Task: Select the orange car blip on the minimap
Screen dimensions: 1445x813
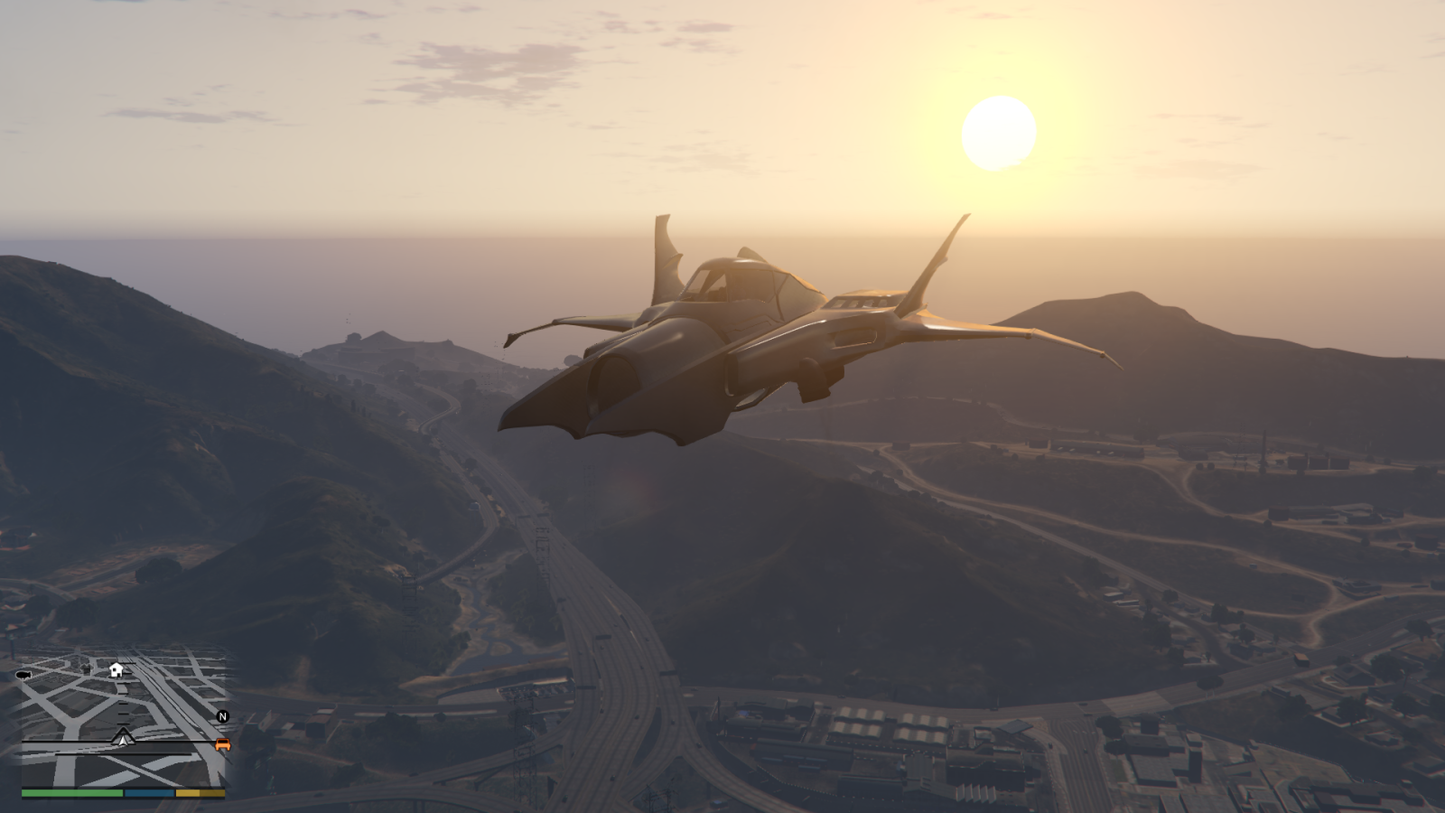Action: (223, 745)
